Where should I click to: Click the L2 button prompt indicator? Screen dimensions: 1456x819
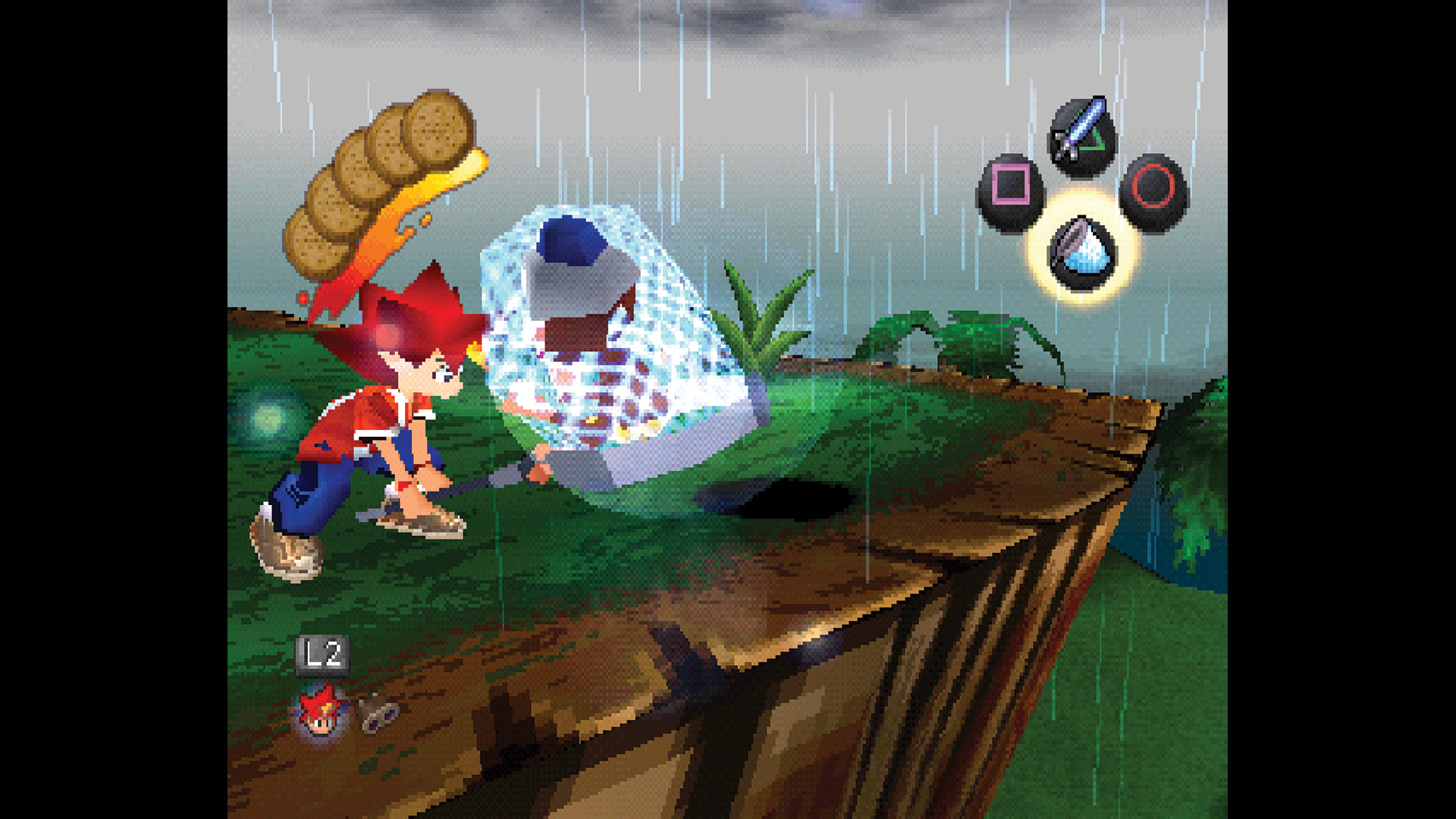click(x=322, y=654)
